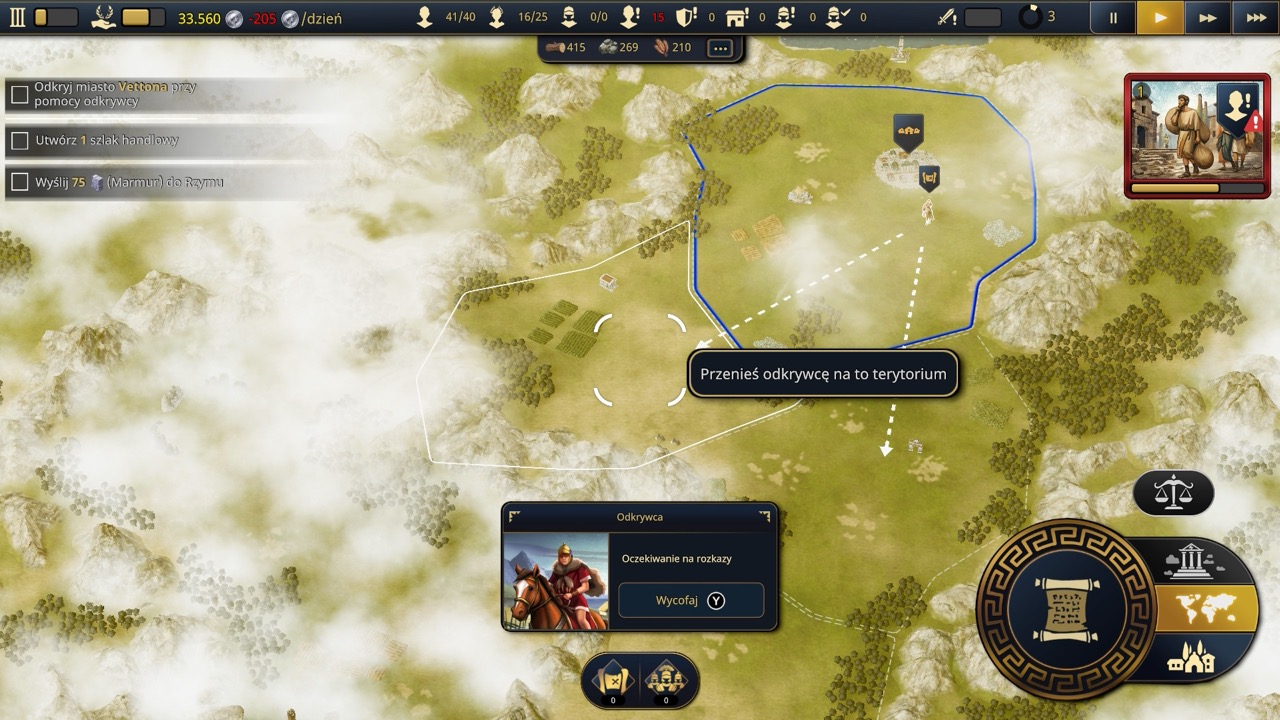This screenshot has height=720, width=1280.
Task: Switch to double fast-forward speed
Action: (x=1208, y=17)
